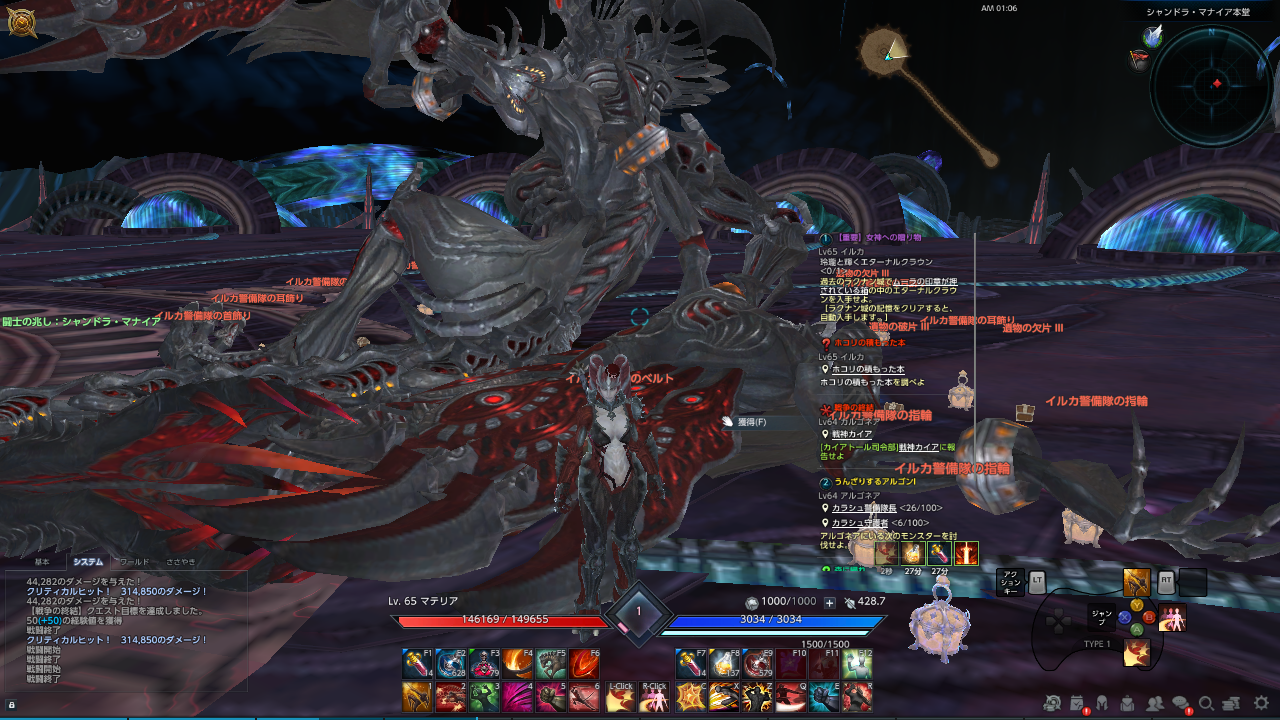Viewport: 1280px width, 720px height.
Task: Use the F1 red potion slot
Action: [417, 664]
